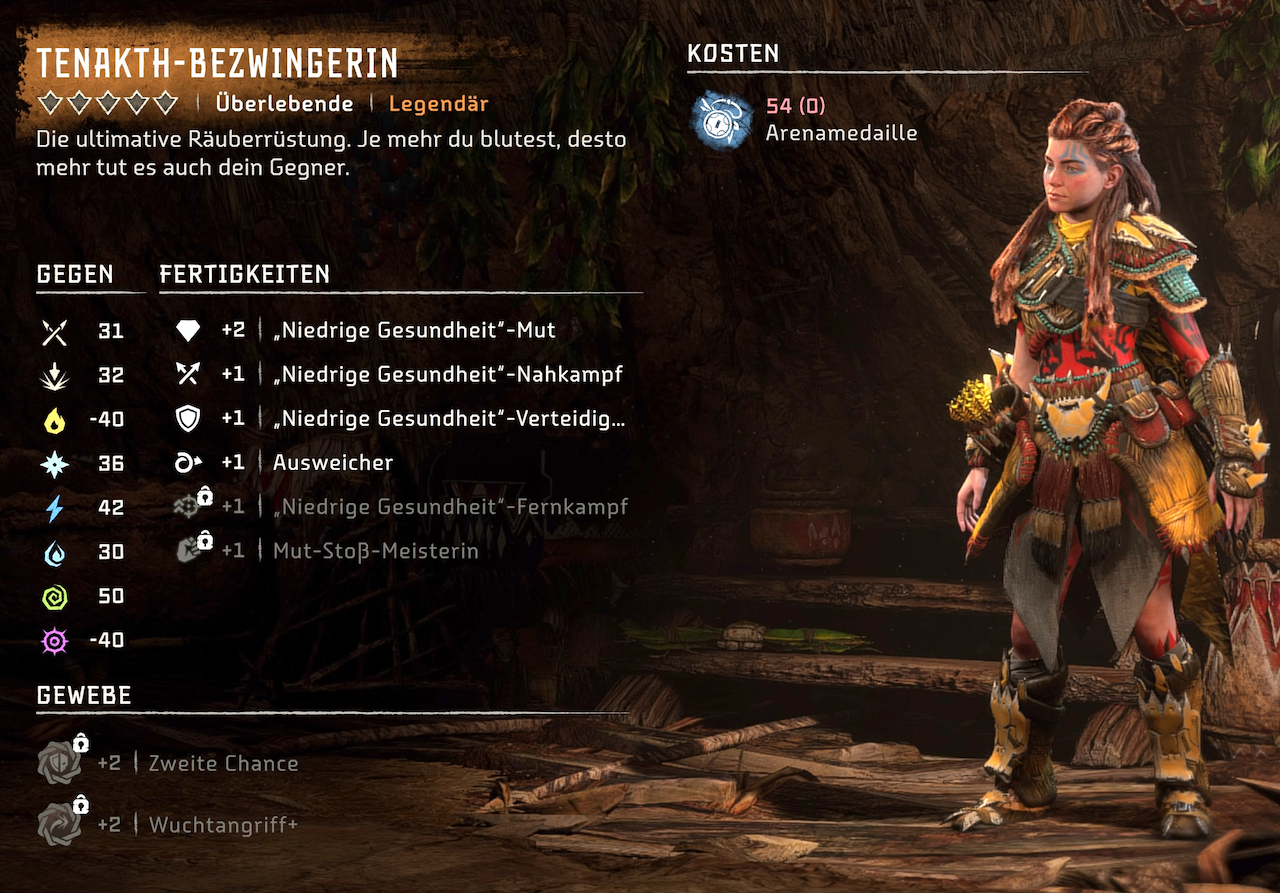Image resolution: width=1280 pixels, height=893 pixels.
Task: Click the acid resistance spiral icon
Action: [55, 595]
